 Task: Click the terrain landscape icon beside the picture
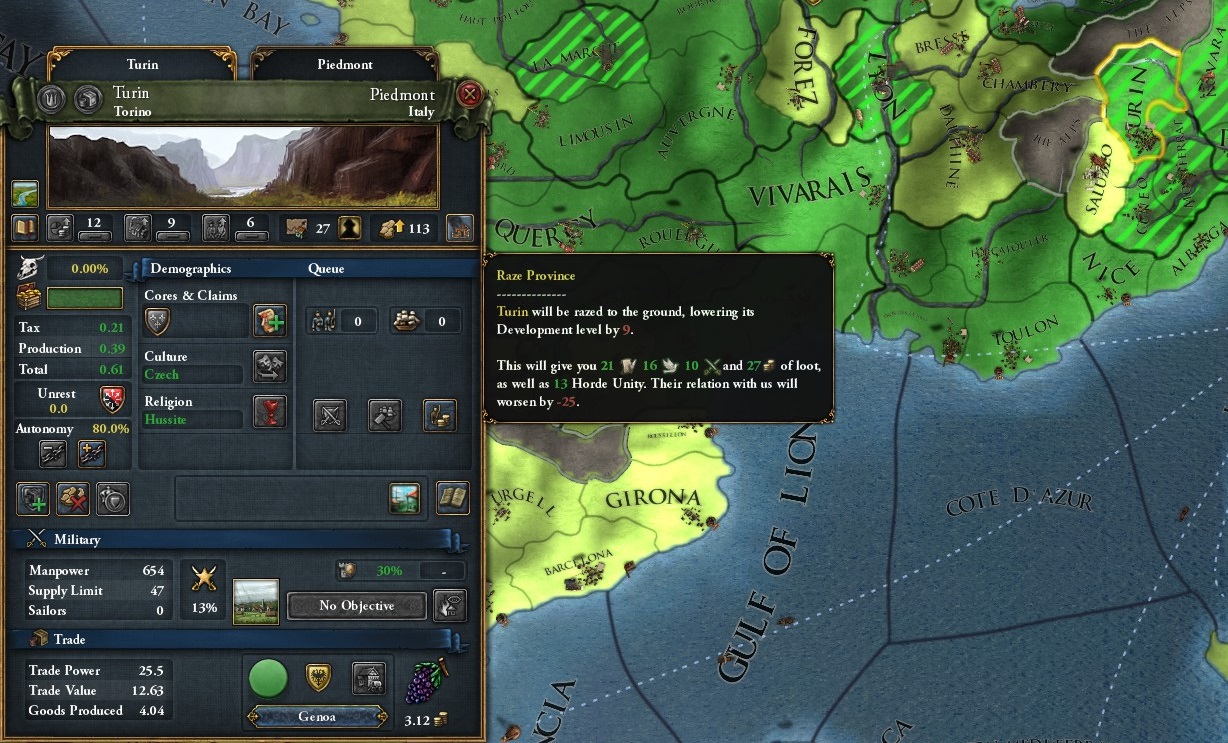pyautogui.click(x=25, y=193)
